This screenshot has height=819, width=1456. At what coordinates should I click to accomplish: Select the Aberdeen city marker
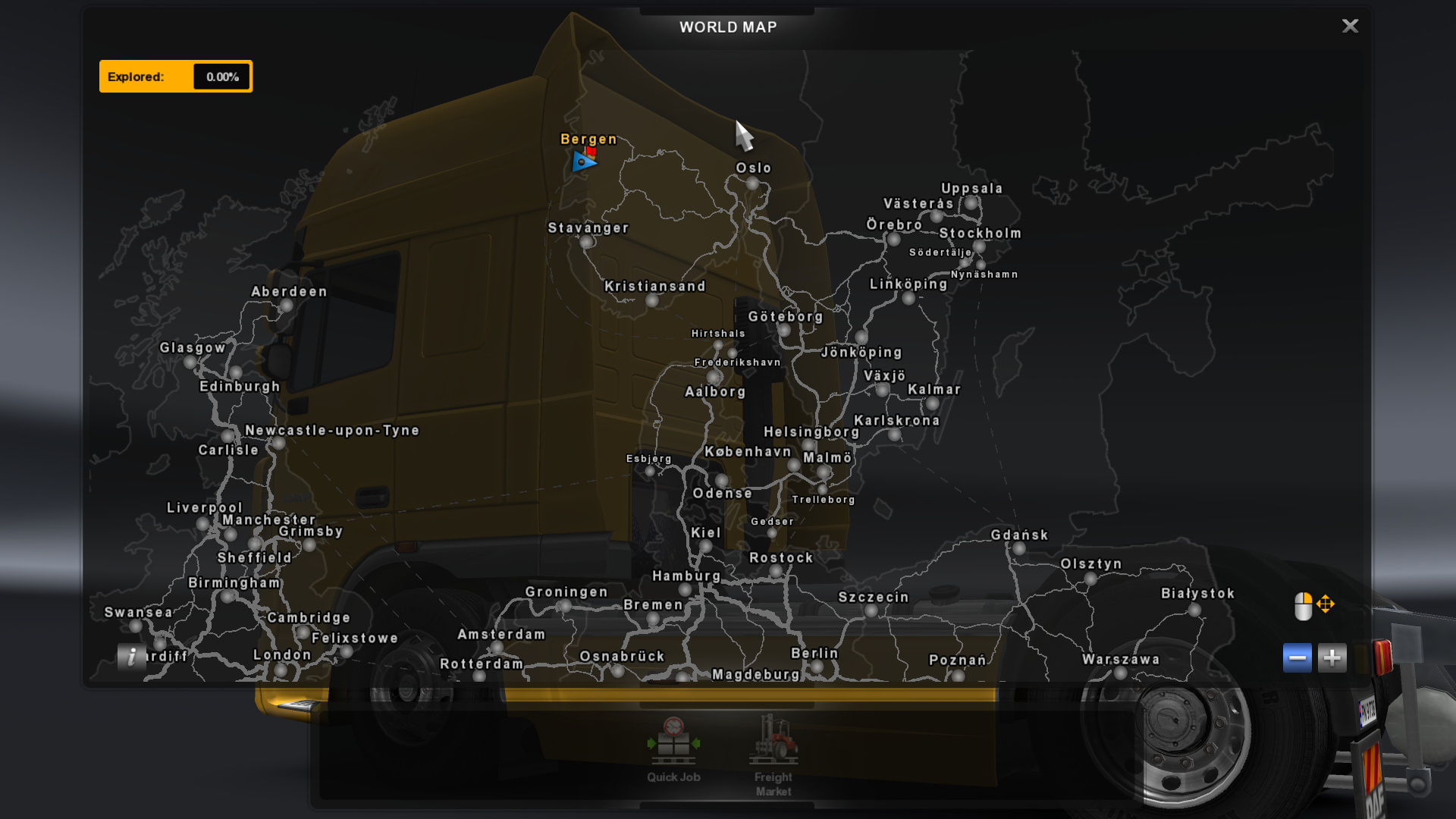(285, 307)
